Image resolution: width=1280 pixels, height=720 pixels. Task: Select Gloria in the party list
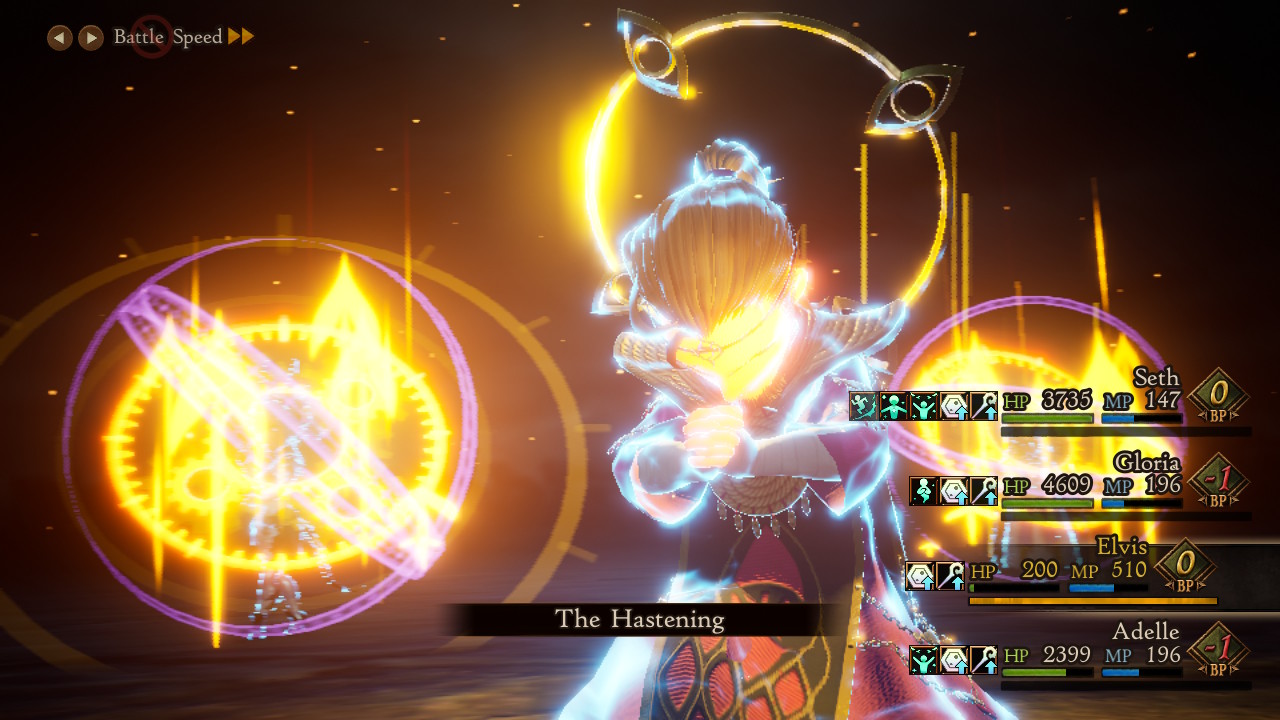(x=1147, y=463)
